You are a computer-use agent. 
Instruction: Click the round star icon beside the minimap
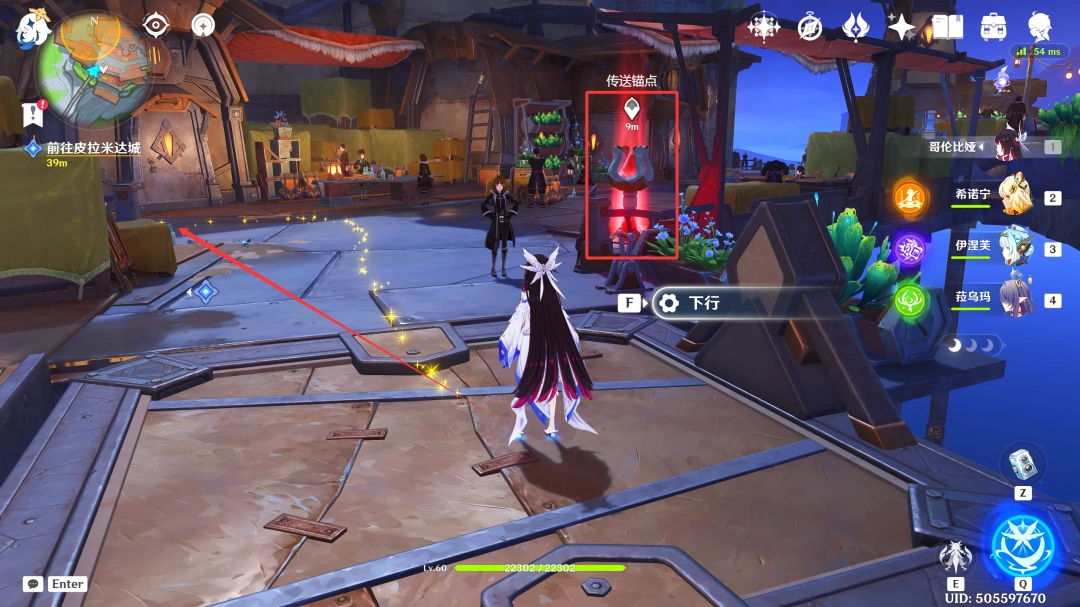pyautogui.click(x=203, y=25)
